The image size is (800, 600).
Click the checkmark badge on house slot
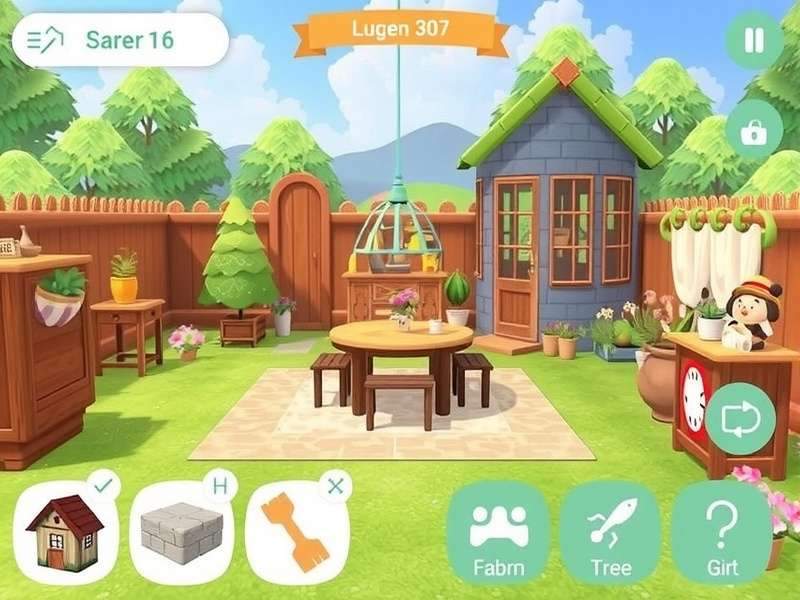click(x=104, y=486)
